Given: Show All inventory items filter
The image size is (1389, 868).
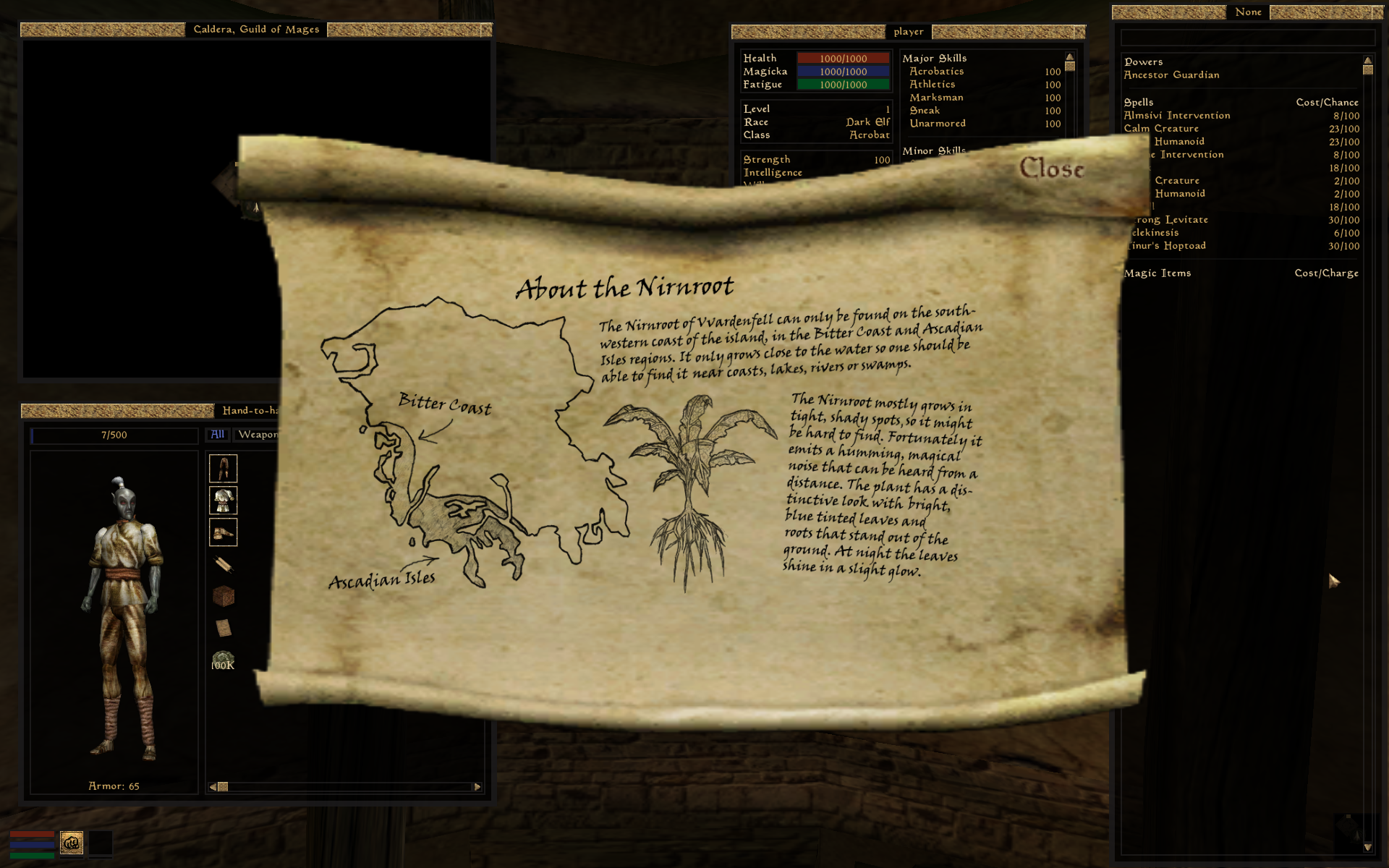Looking at the screenshot, I should tap(218, 434).
